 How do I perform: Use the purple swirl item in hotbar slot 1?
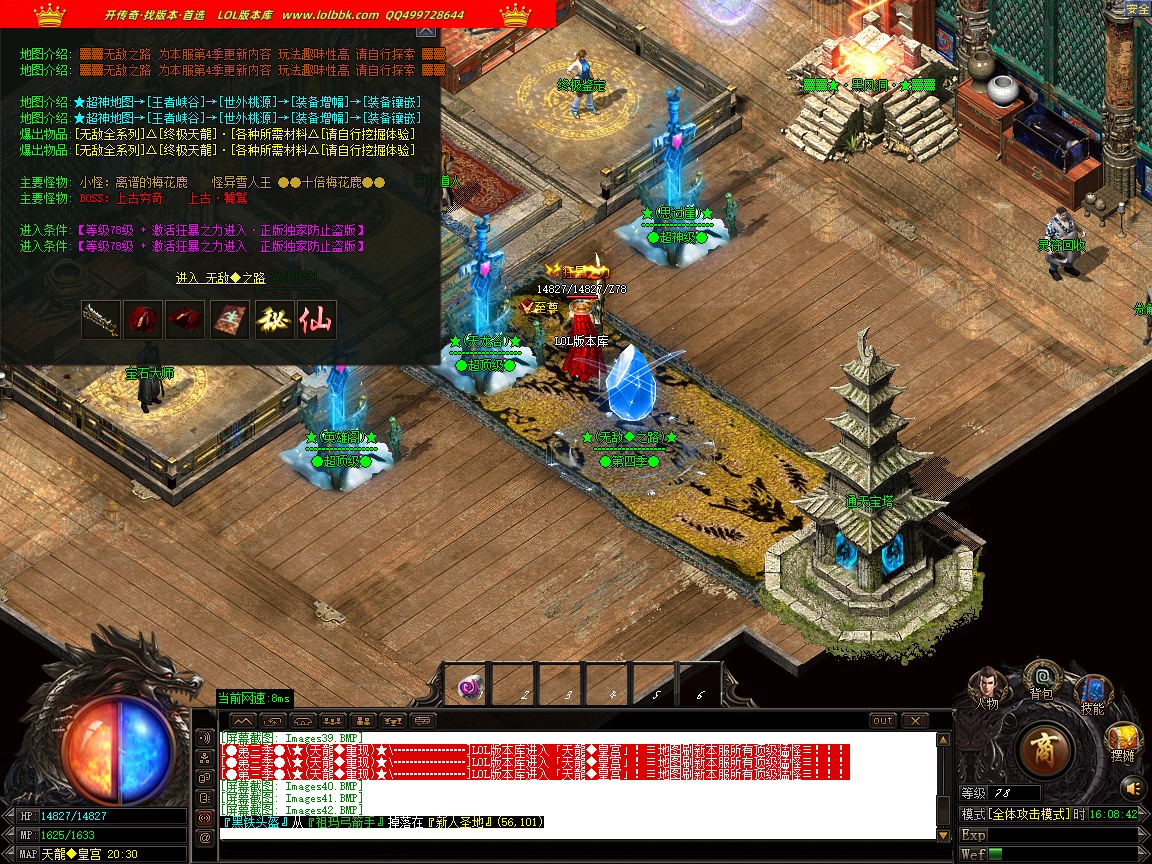470,687
